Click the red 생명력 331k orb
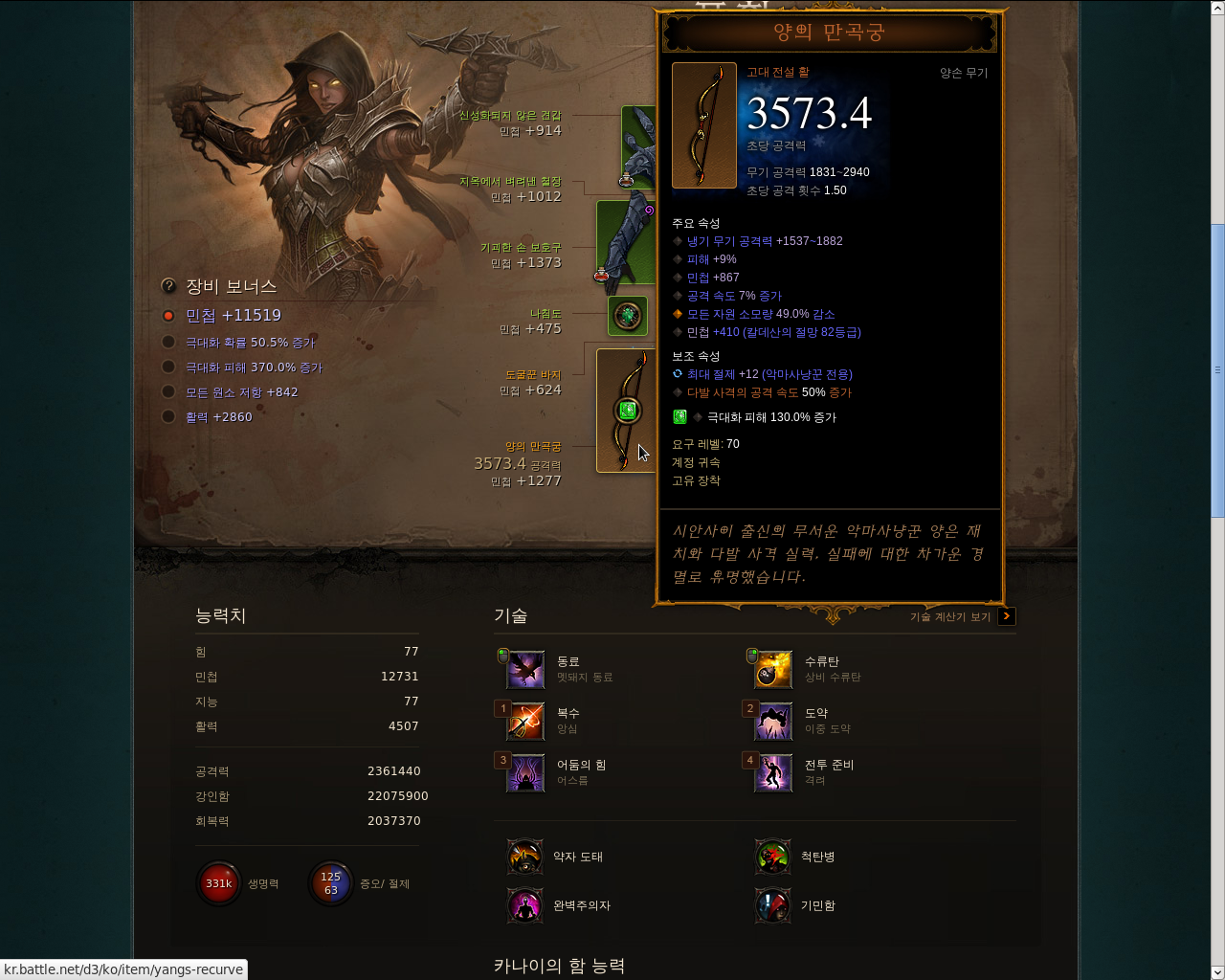The height and width of the screenshot is (980, 1225). coord(218,883)
